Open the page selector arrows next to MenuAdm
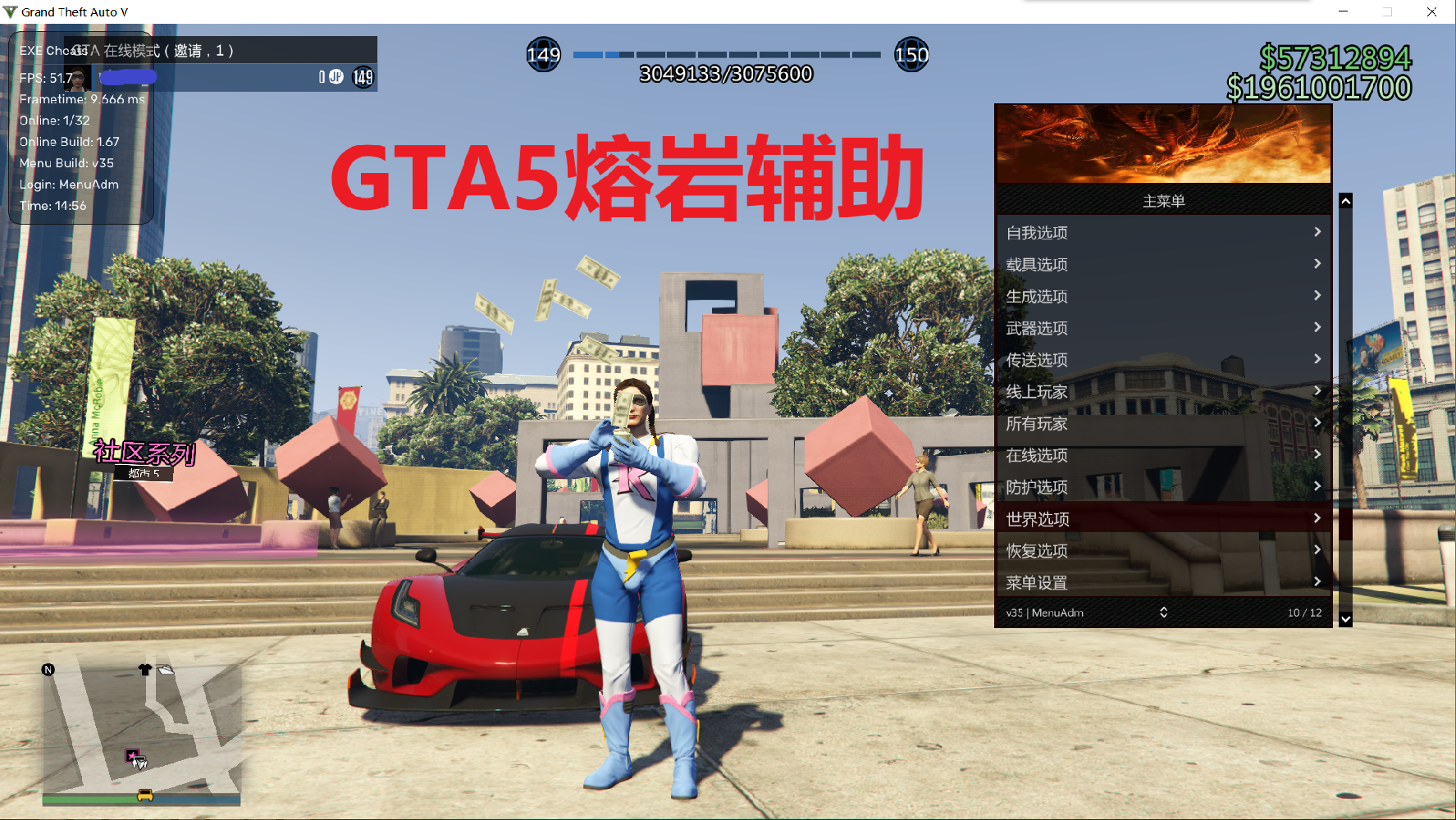Image resolution: width=1456 pixels, height=820 pixels. pyautogui.click(x=1162, y=612)
